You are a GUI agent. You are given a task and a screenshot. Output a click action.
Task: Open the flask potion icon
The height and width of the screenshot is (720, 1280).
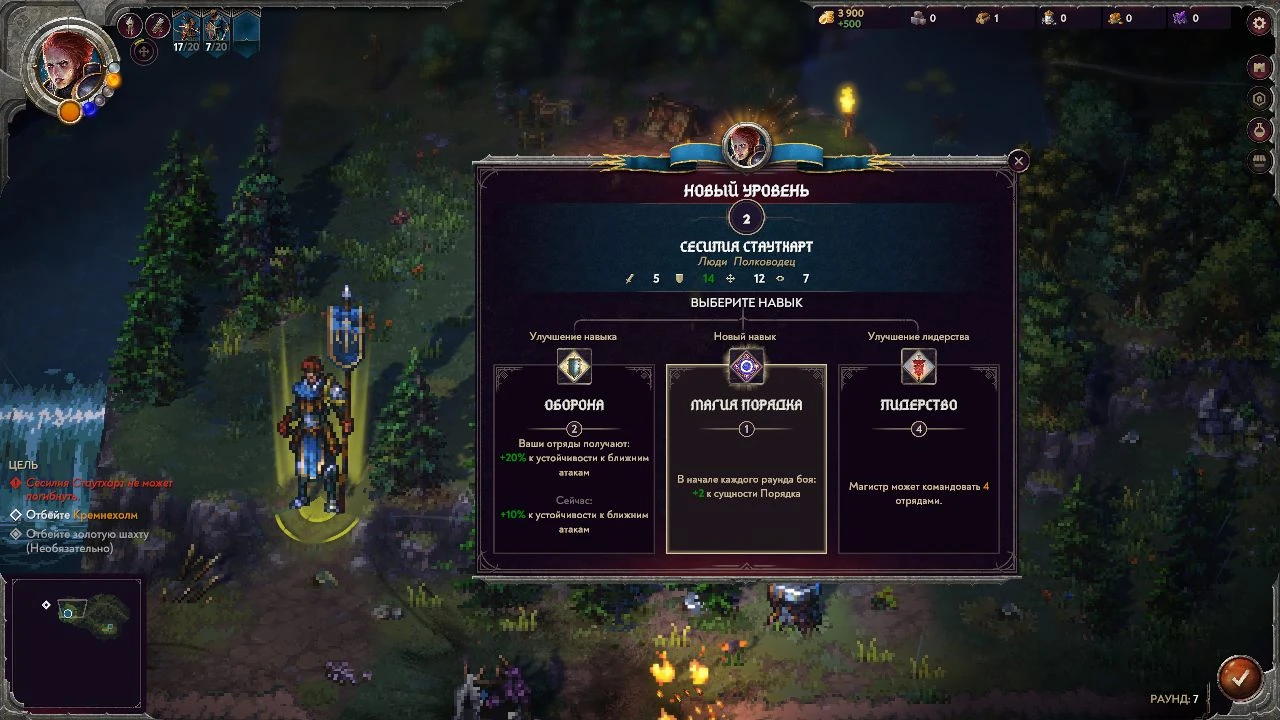point(1260,130)
